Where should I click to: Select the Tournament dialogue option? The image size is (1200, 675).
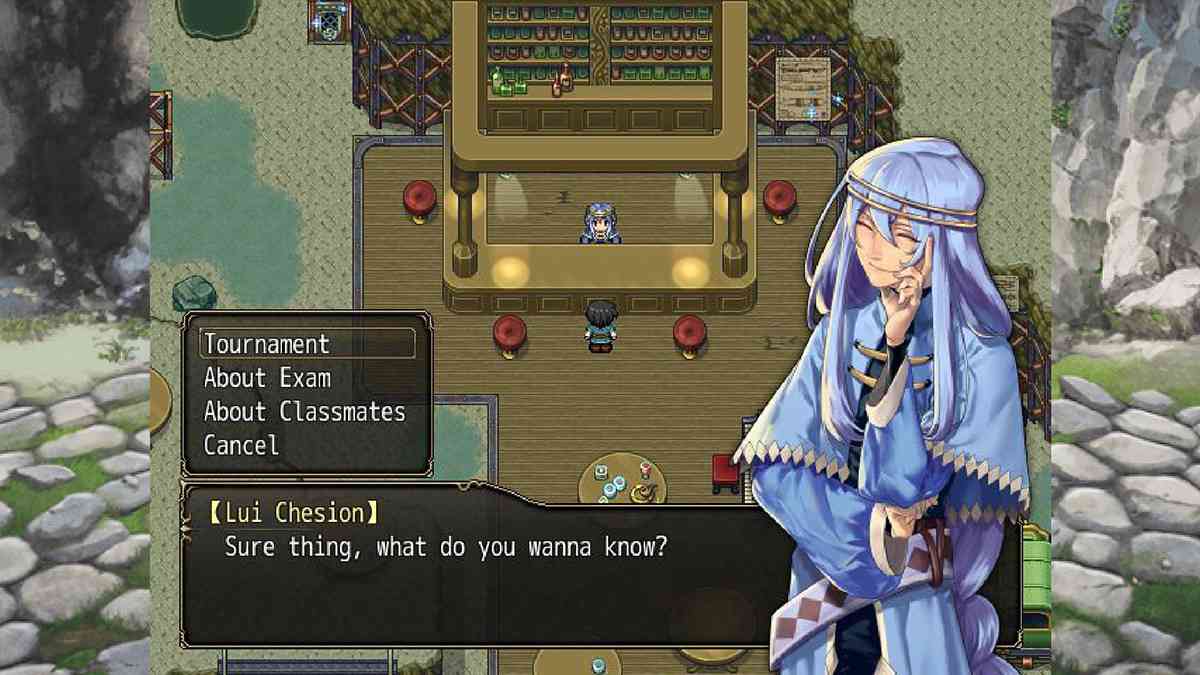(x=267, y=344)
